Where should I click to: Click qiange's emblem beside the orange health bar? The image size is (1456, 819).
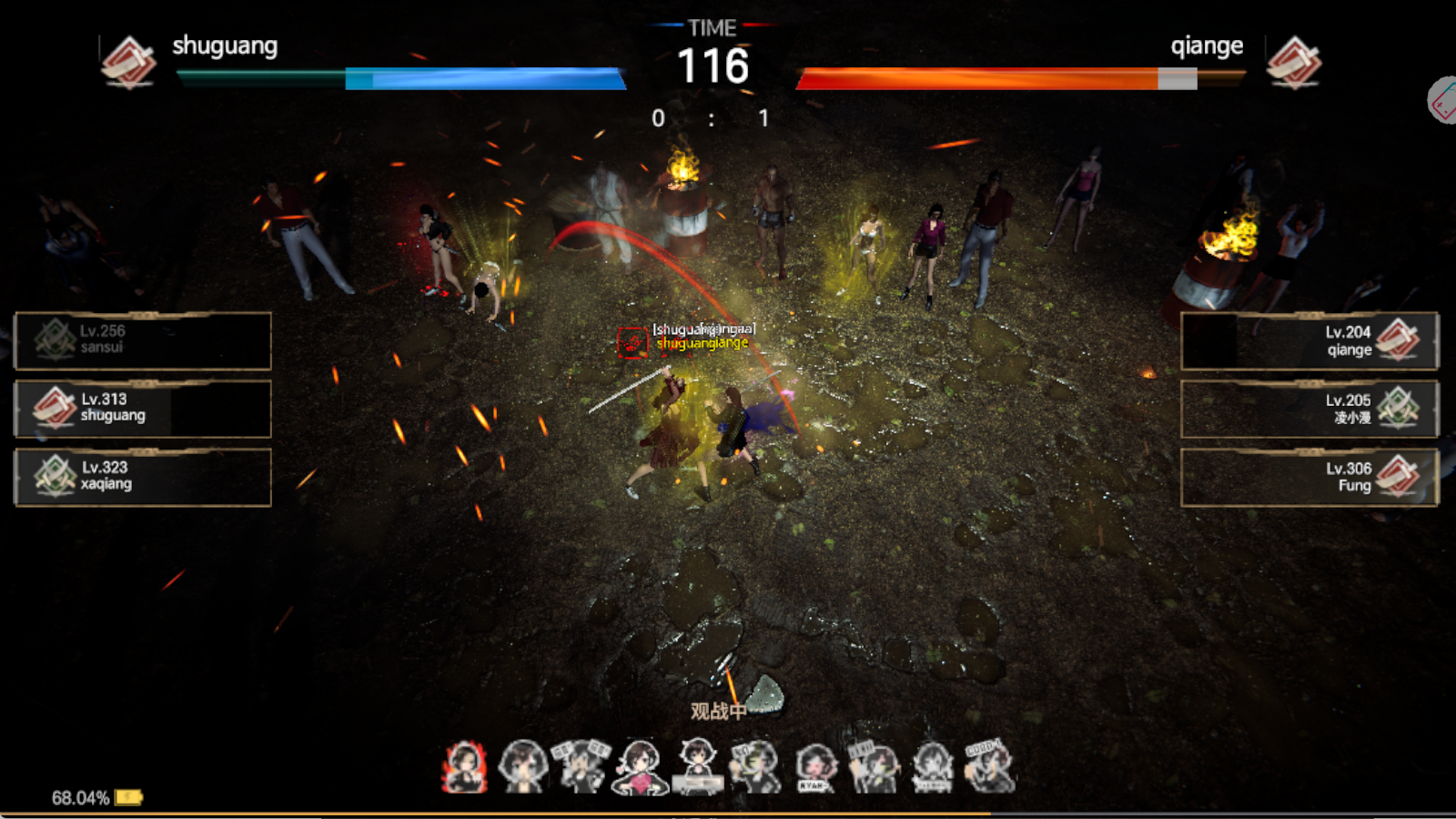[x=1293, y=62]
